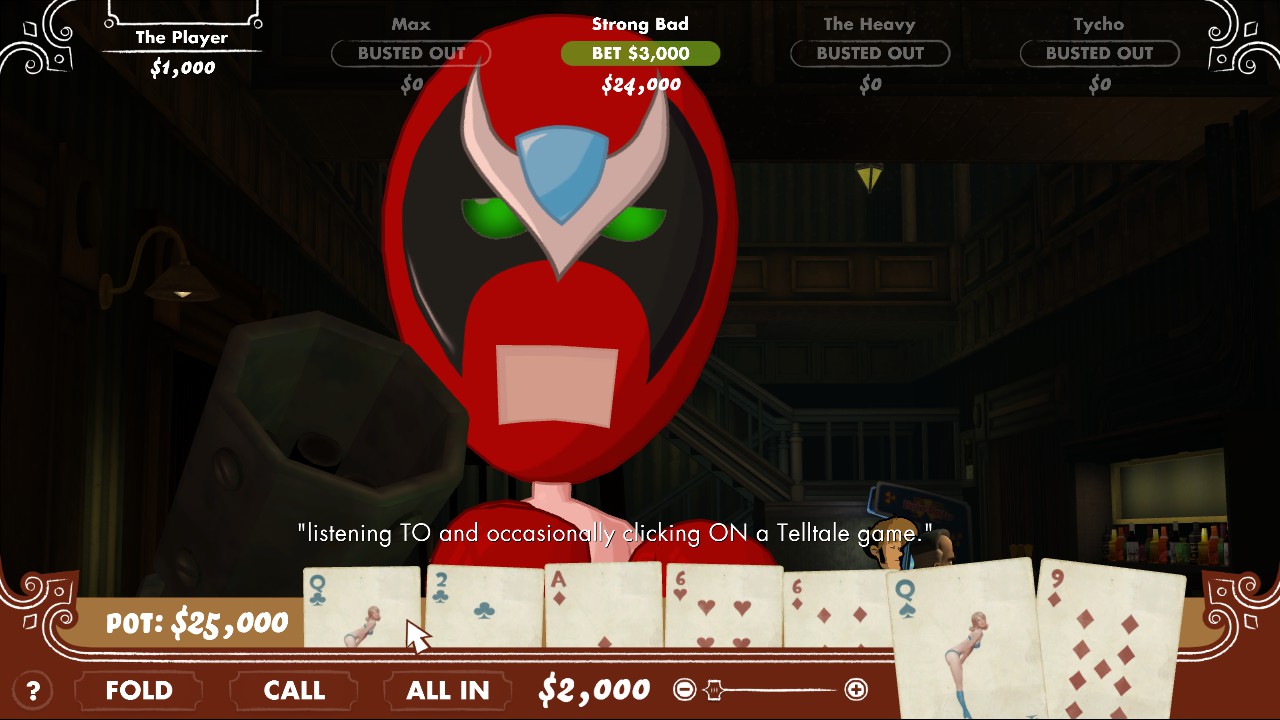Decrease bet with the minus button

pos(684,689)
